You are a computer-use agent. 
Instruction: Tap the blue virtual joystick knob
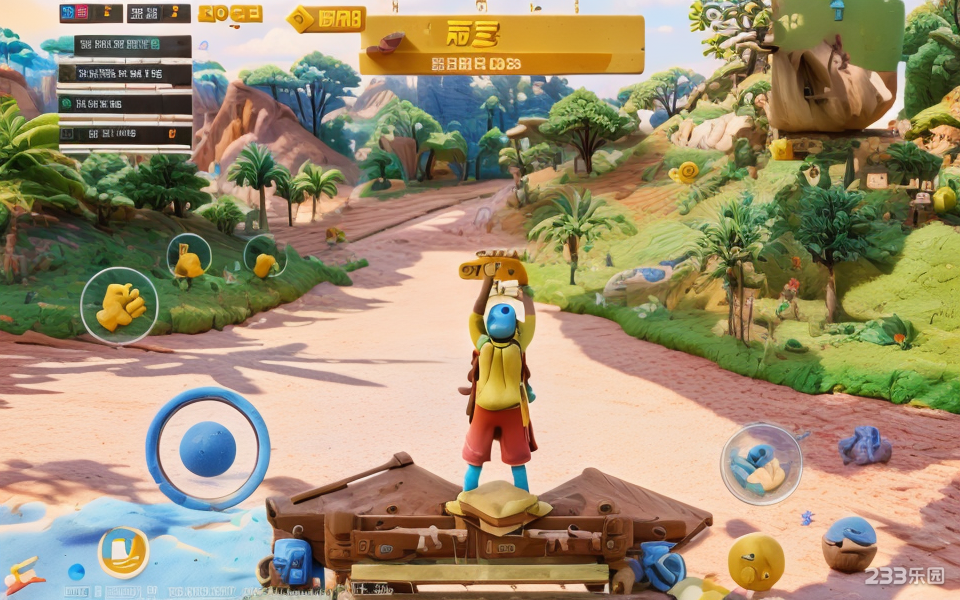pos(208,449)
